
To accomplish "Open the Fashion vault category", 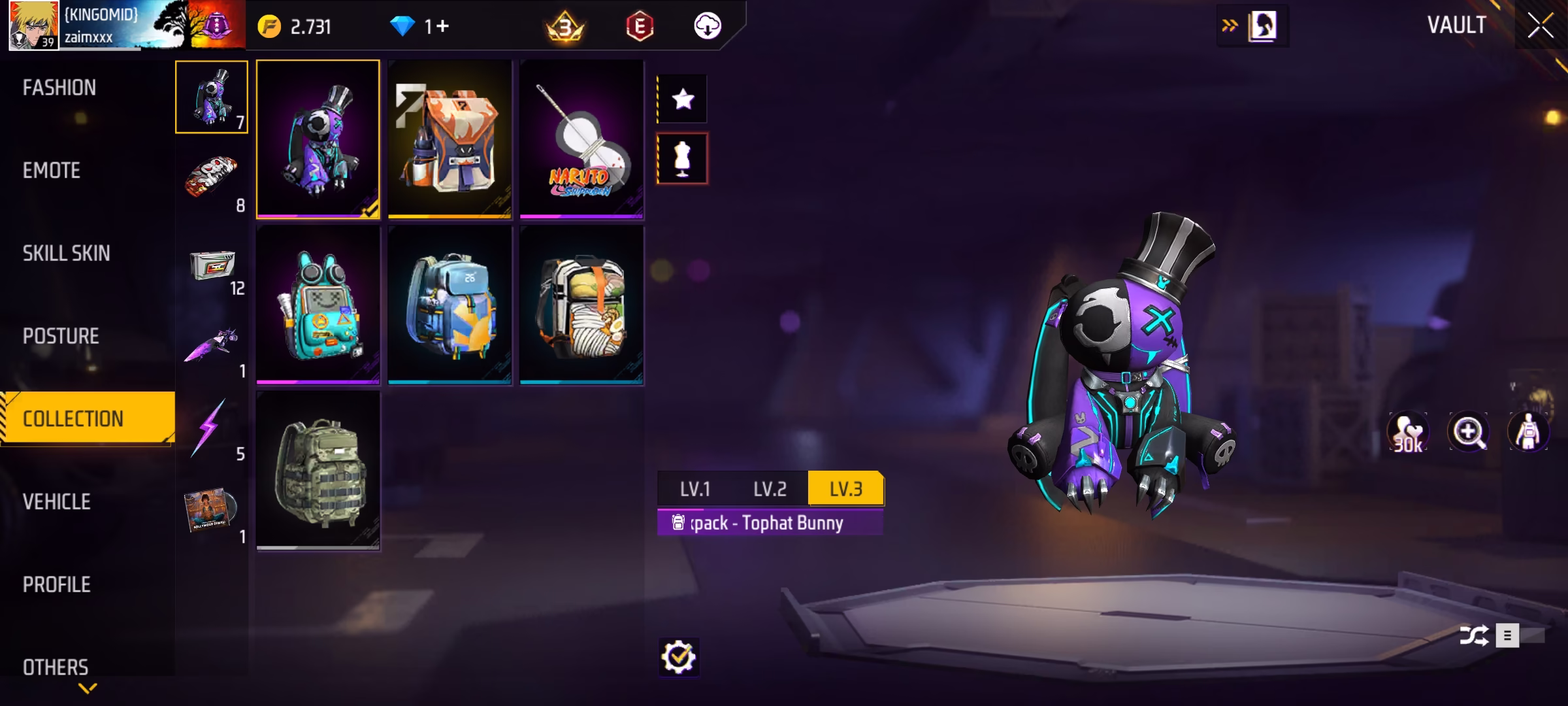I will [x=59, y=88].
